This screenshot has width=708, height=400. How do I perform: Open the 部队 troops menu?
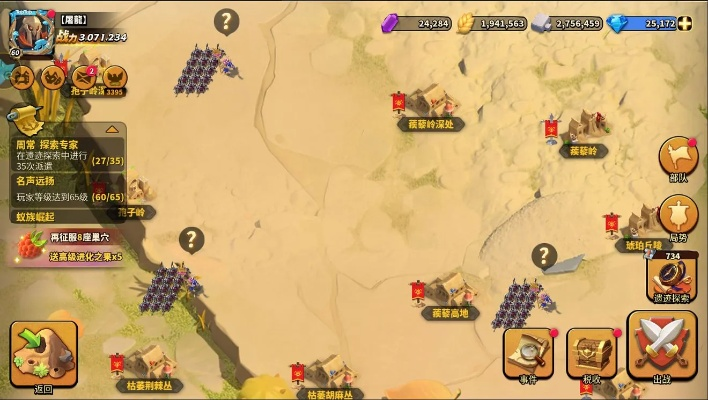tap(679, 160)
